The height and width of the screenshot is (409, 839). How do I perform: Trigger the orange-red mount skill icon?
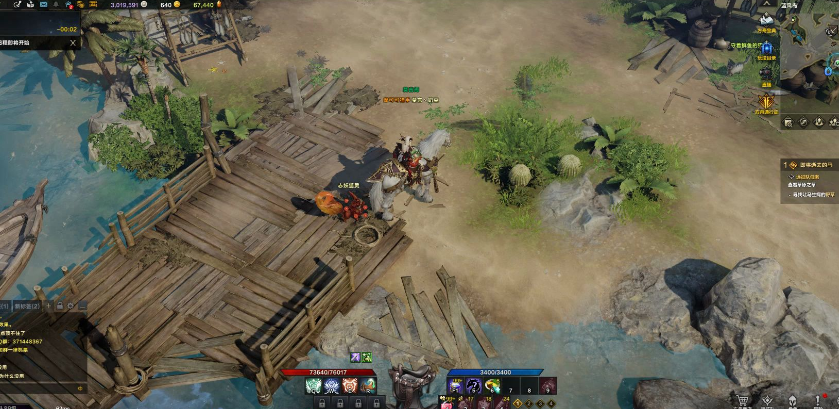pyautogui.click(x=349, y=386)
